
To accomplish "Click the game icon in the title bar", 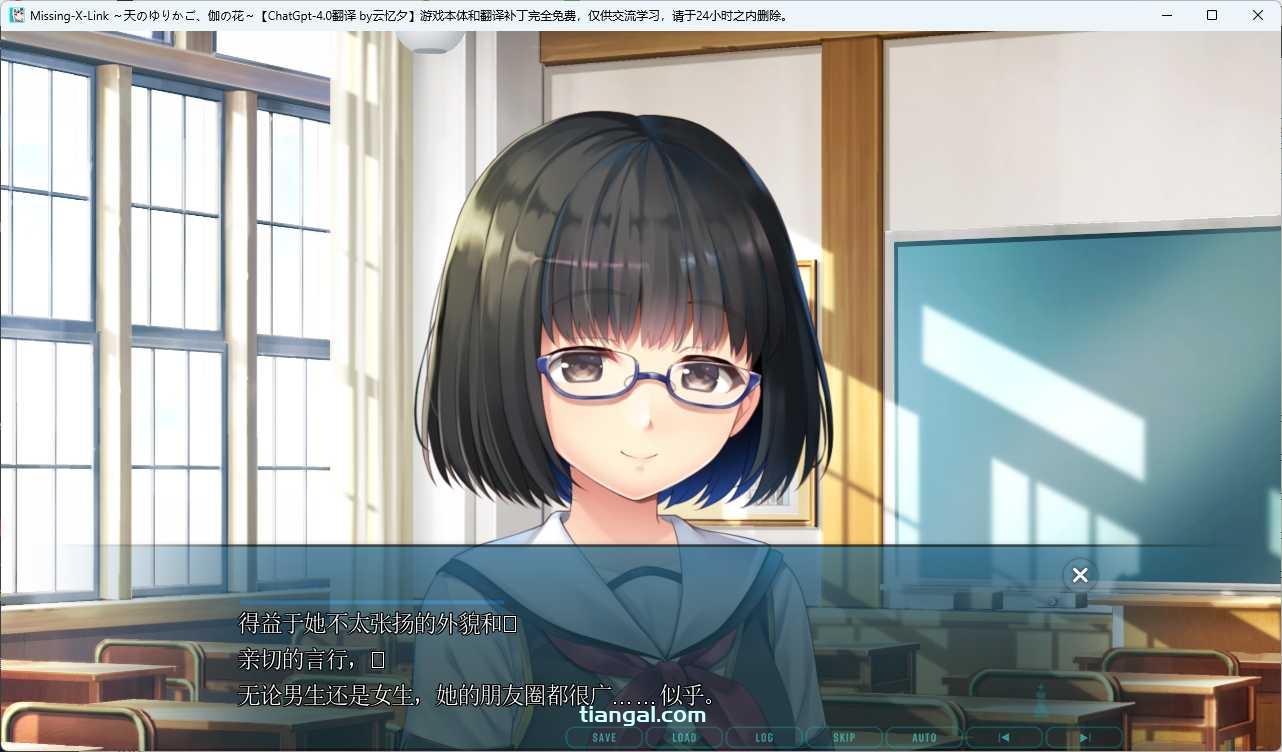I will tap(17, 15).
